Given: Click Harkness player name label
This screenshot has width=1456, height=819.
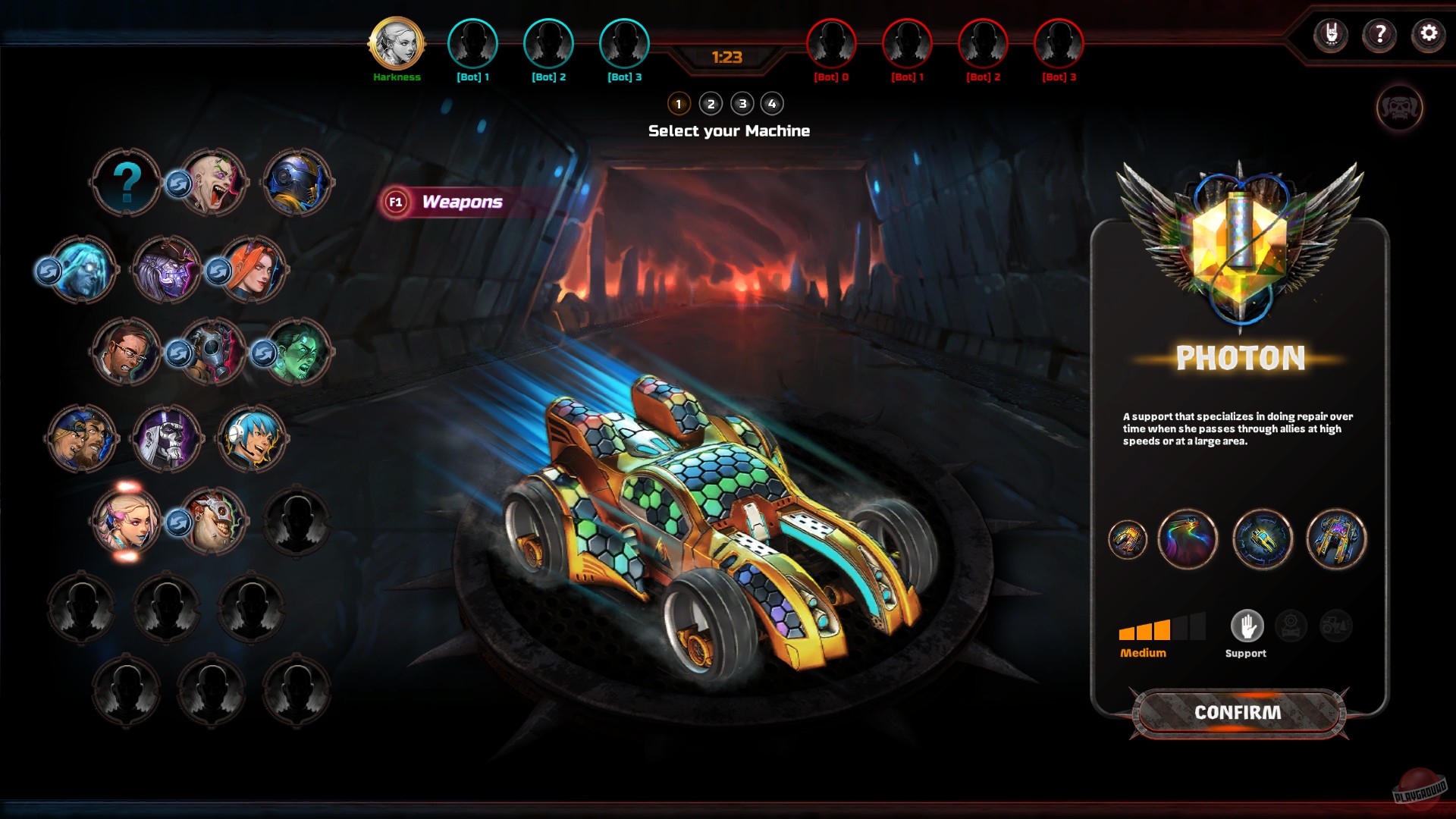Looking at the screenshot, I should (x=396, y=77).
